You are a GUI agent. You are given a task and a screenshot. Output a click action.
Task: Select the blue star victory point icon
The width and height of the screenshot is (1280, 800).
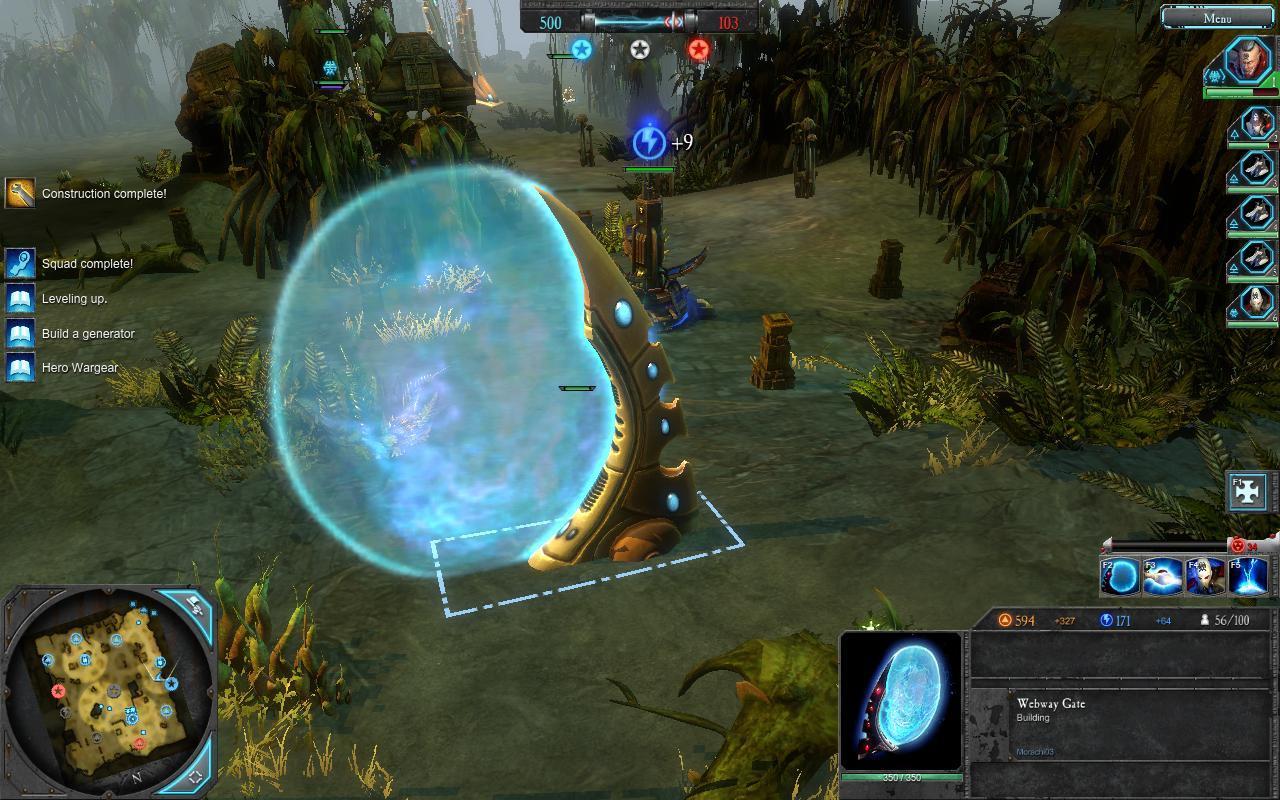[581, 49]
